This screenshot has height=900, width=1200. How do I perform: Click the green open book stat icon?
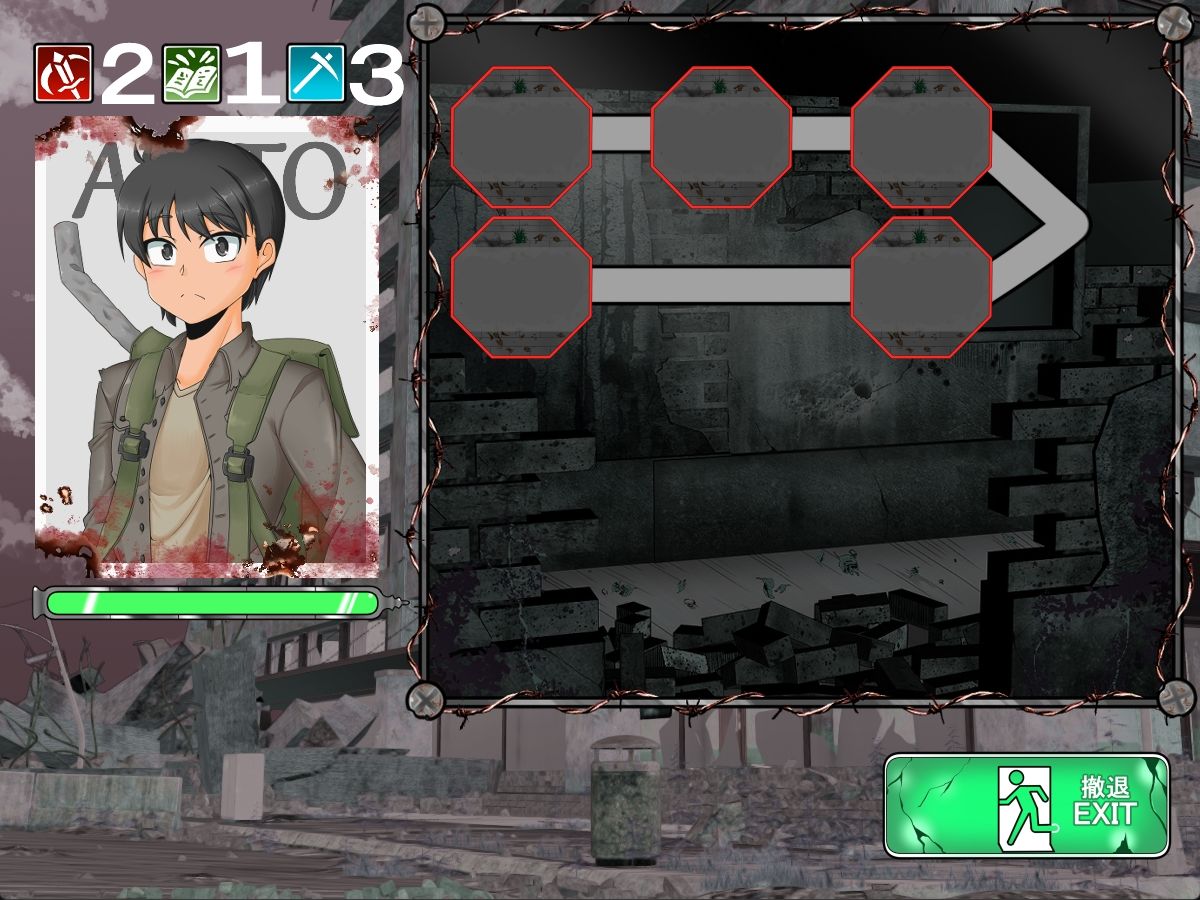[x=190, y=74]
